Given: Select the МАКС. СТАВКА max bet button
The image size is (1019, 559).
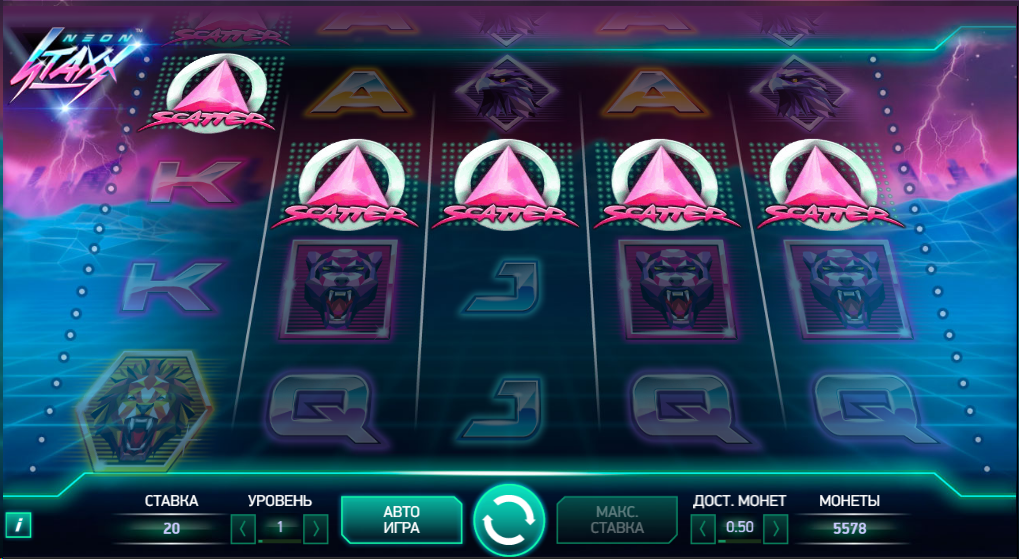Looking at the screenshot, I should coord(617,519).
